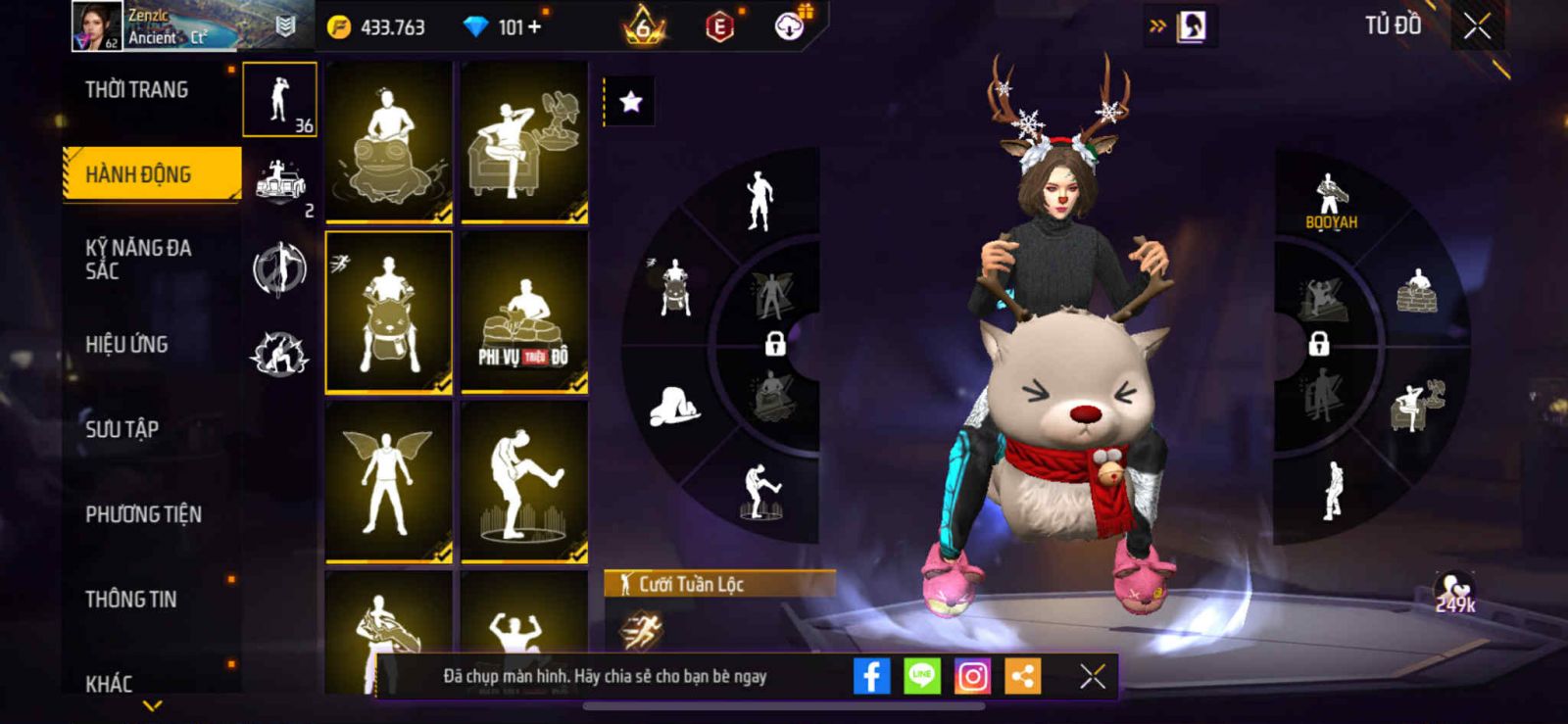Open the player profile avatar

click(x=97, y=26)
